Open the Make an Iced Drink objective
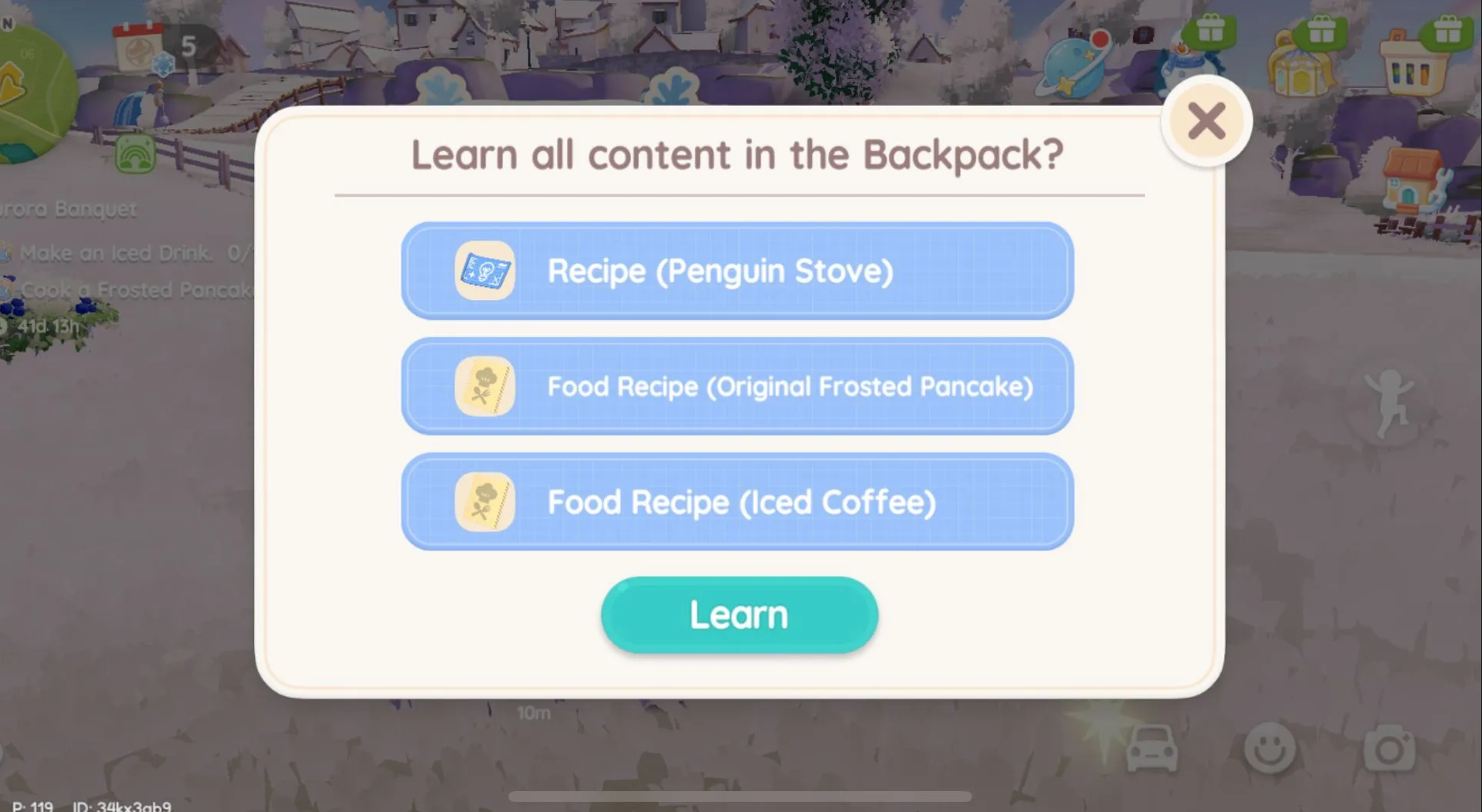This screenshot has width=1482, height=812. point(116,253)
